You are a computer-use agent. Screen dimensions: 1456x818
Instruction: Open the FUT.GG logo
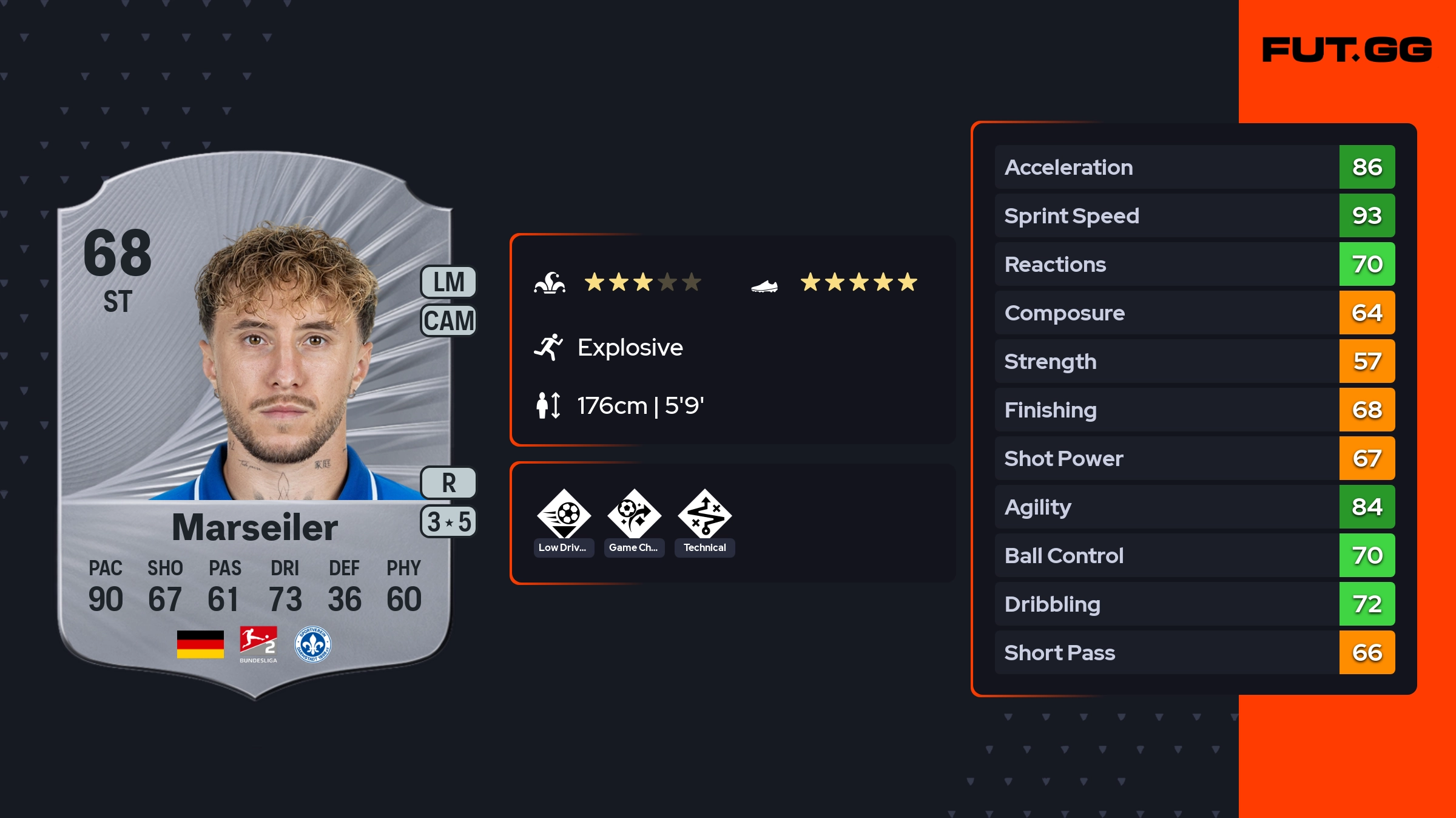[1347, 50]
